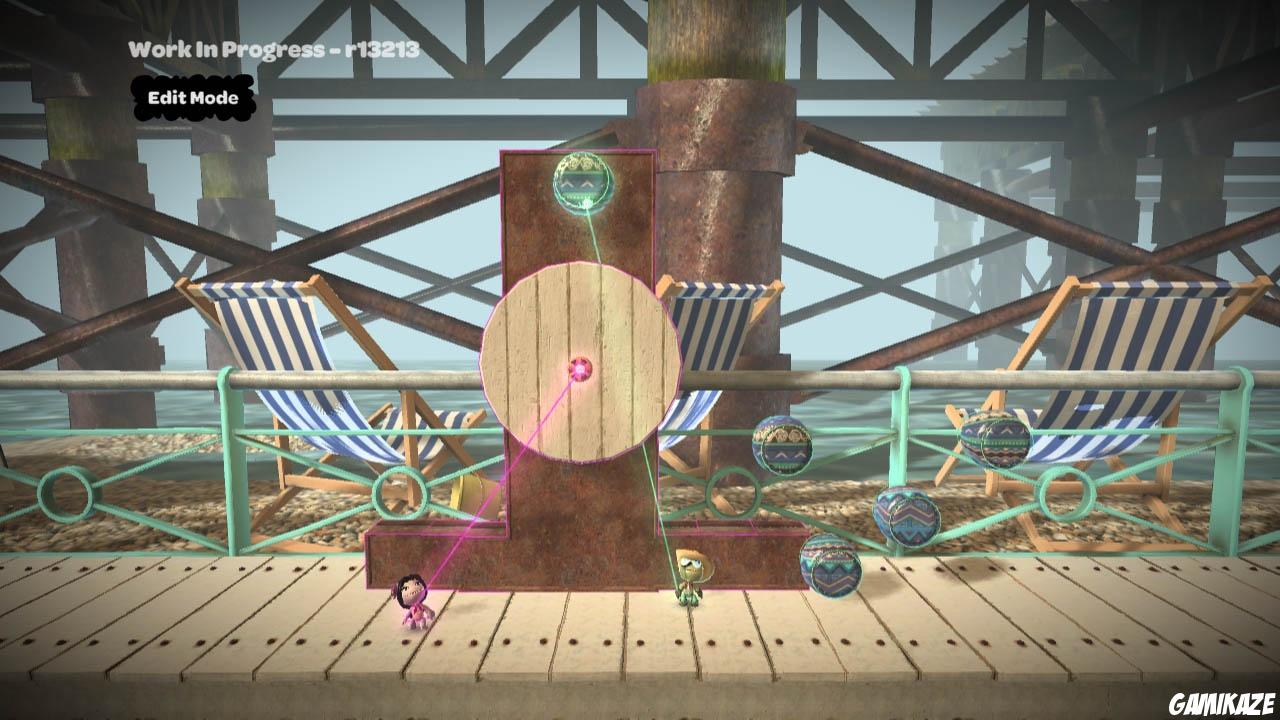The height and width of the screenshot is (720, 1280).
Task: Select the glowing winch ball atop the pink structure
Action: 583,184
